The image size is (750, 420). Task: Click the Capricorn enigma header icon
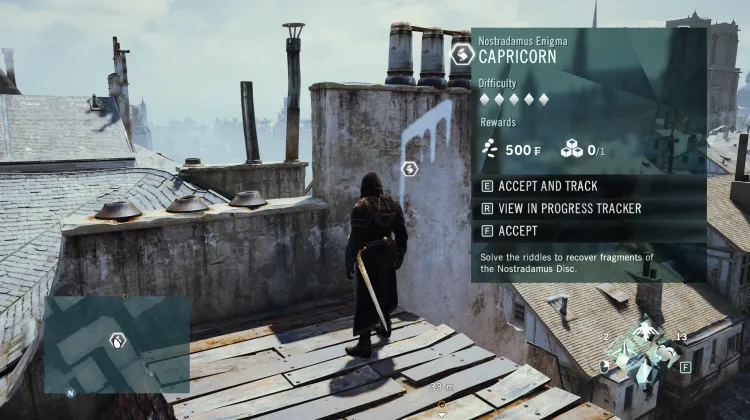click(x=462, y=53)
